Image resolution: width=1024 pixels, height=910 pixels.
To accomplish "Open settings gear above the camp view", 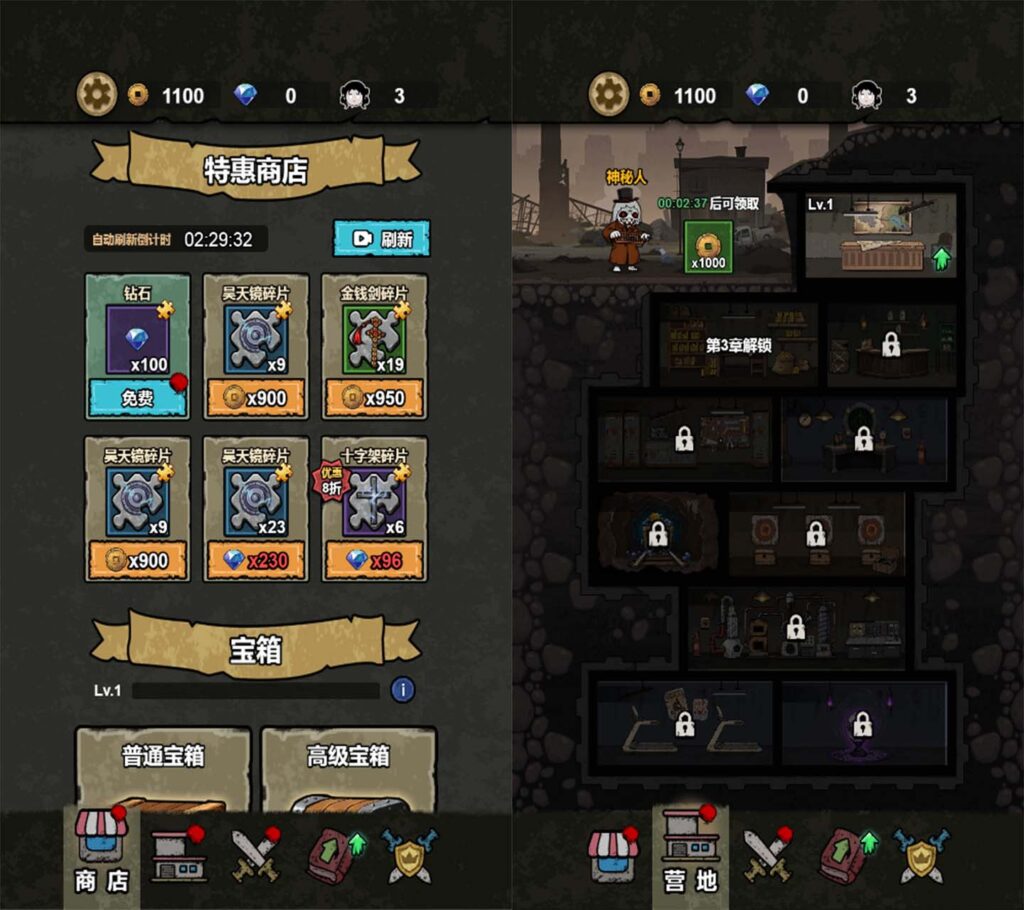I will 608,95.
